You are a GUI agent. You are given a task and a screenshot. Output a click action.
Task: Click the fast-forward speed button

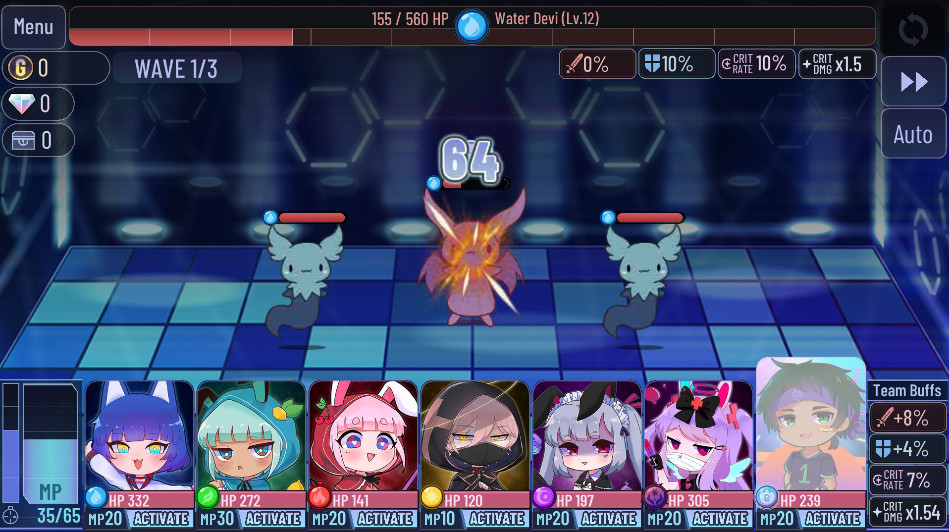point(913,82)
